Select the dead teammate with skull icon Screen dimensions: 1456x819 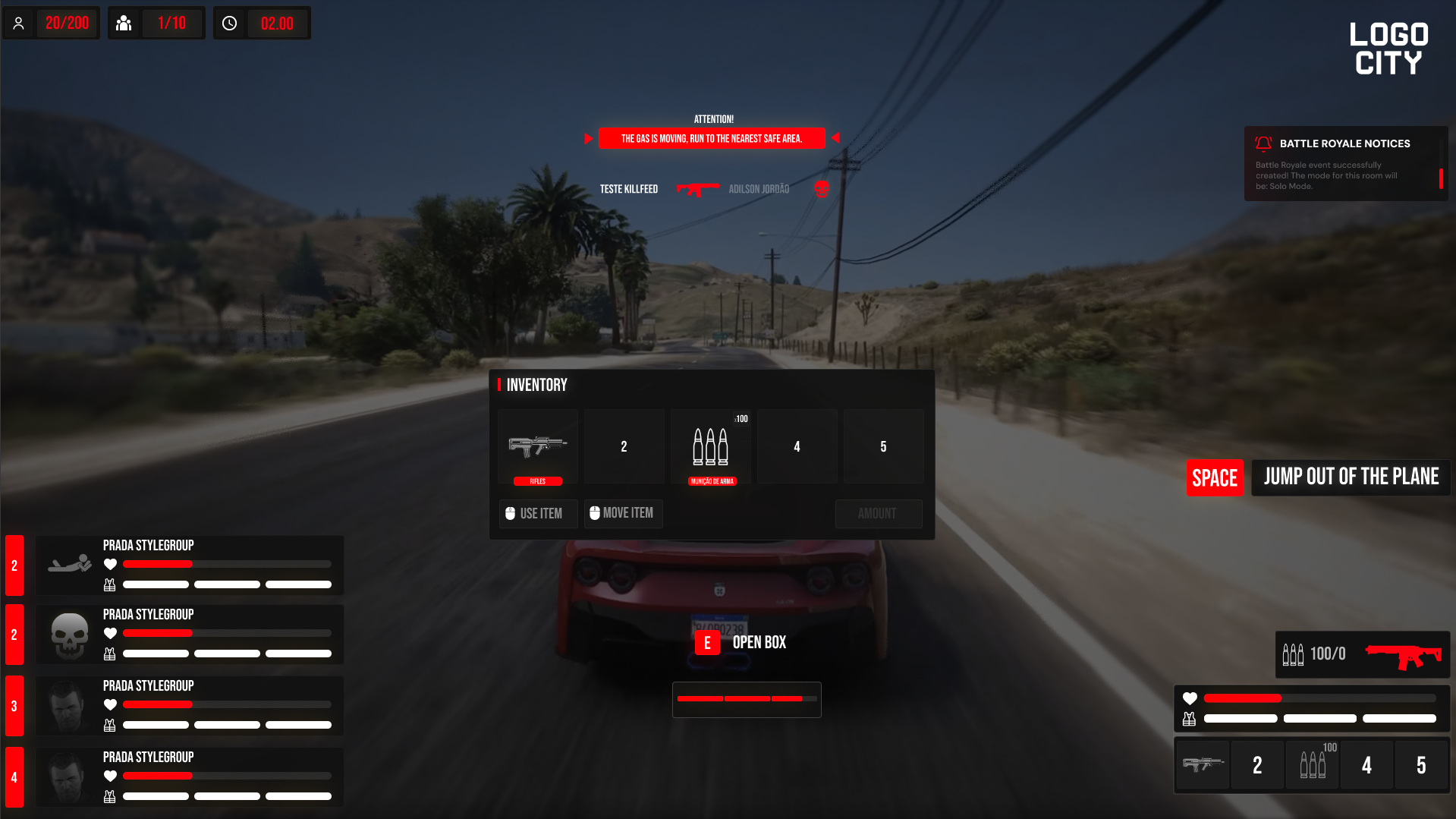(189, 635)
